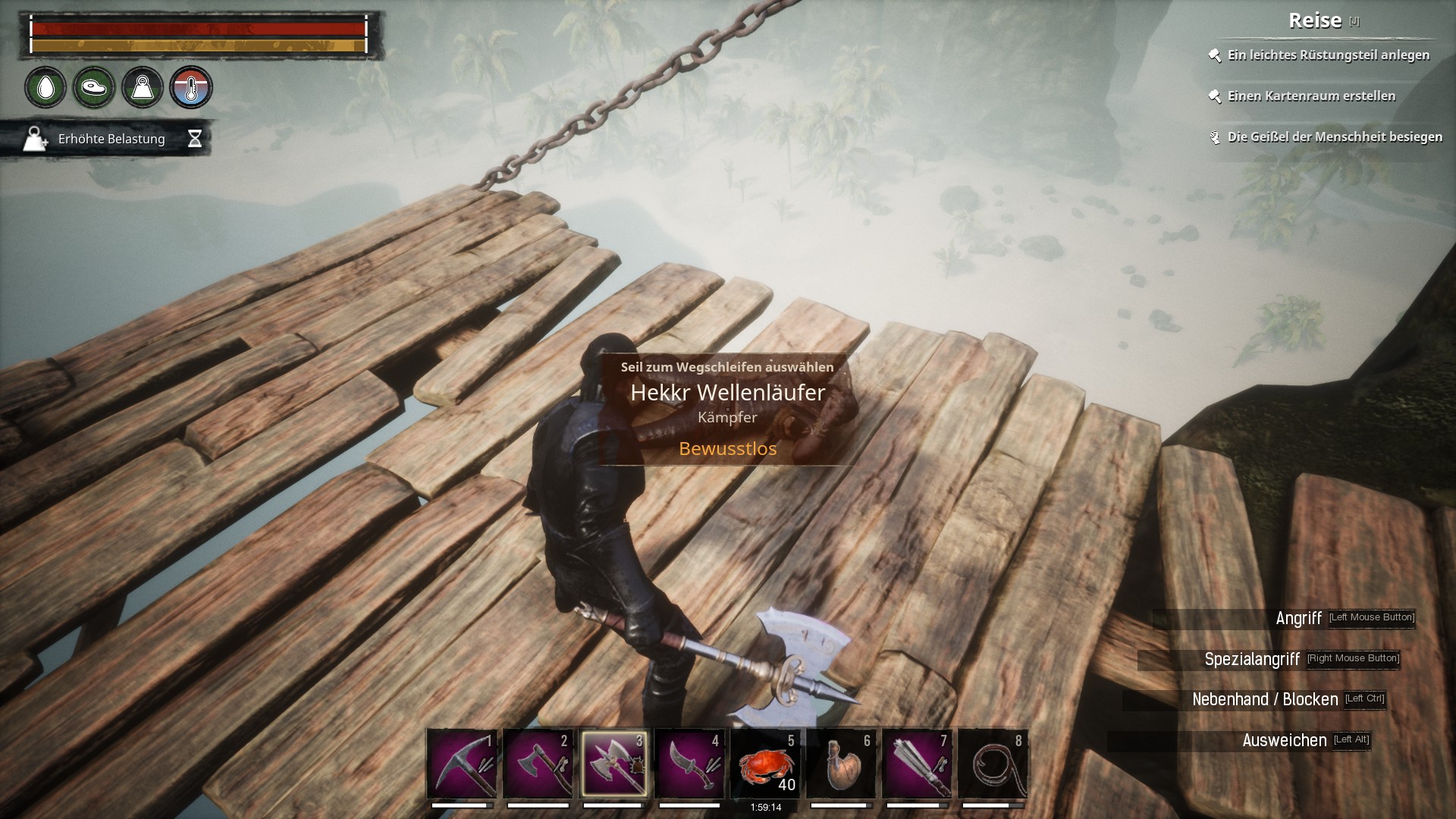The image size is (1456, 819).
Task: Equip the mace in hotbar slot 7
Action: tap(917, 764)
